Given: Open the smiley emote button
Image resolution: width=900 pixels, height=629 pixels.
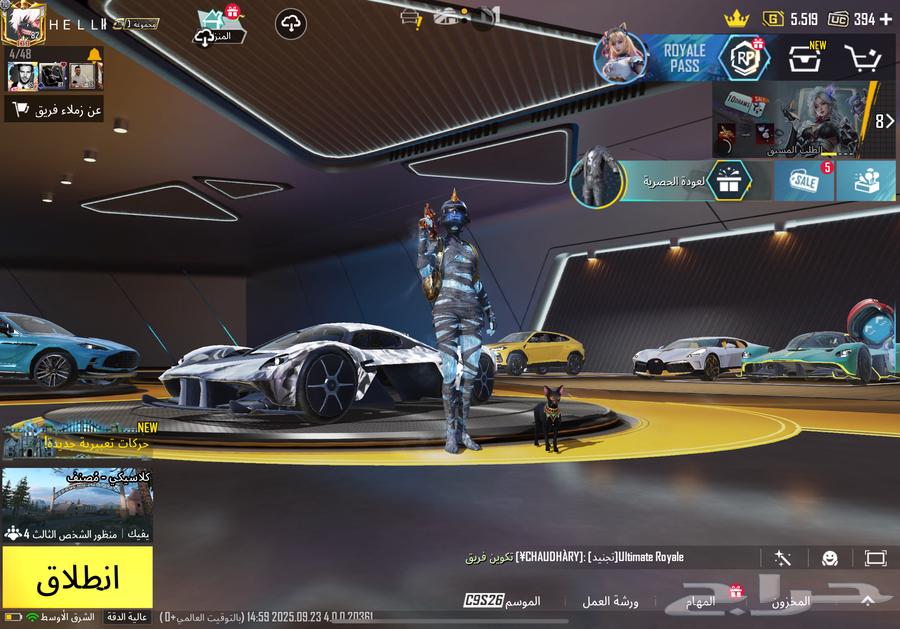Looking at the screenshot, I should coord(829,558).
